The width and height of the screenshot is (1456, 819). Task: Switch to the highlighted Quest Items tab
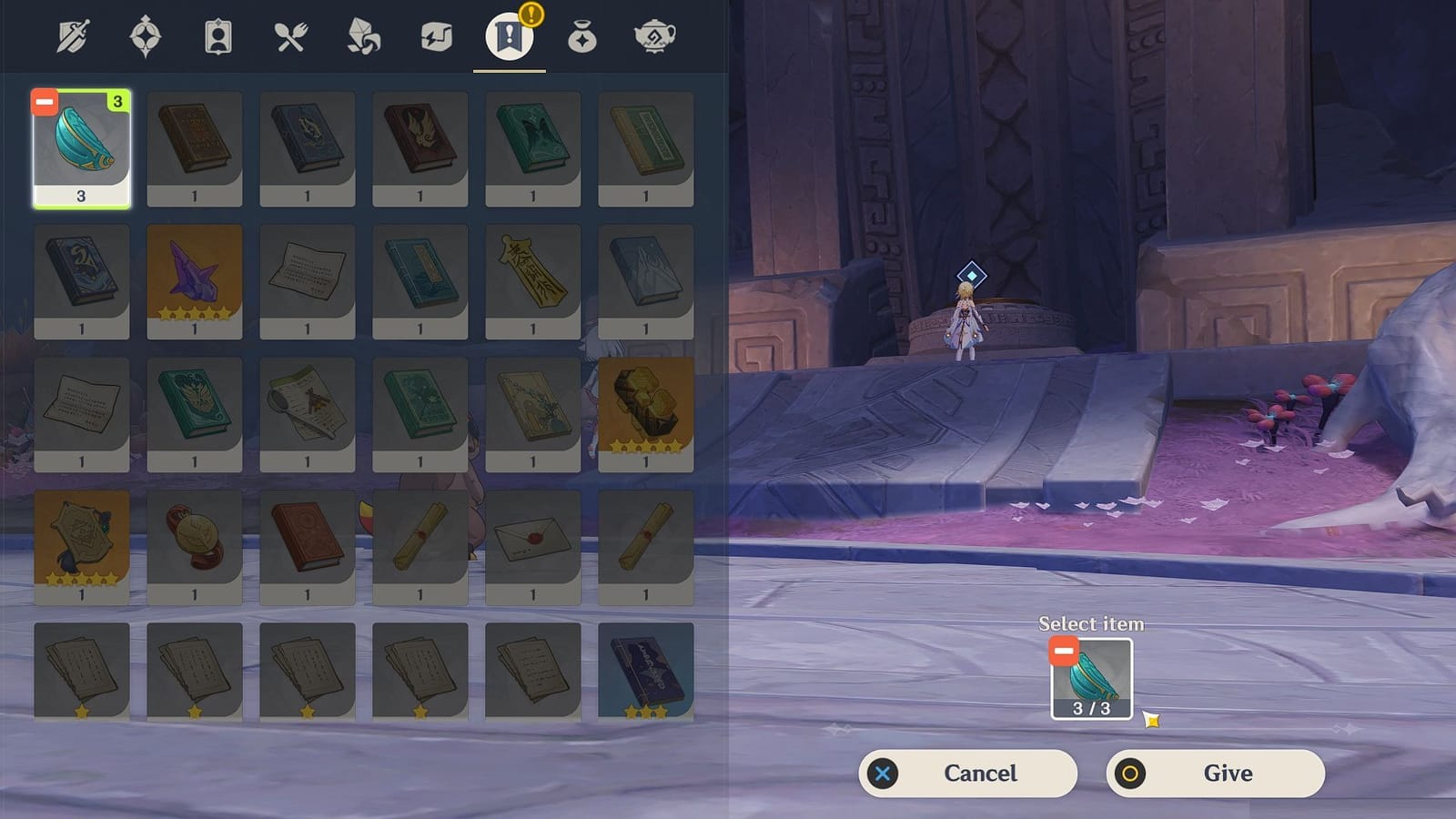pyautogui.click(x=510, y=36)
